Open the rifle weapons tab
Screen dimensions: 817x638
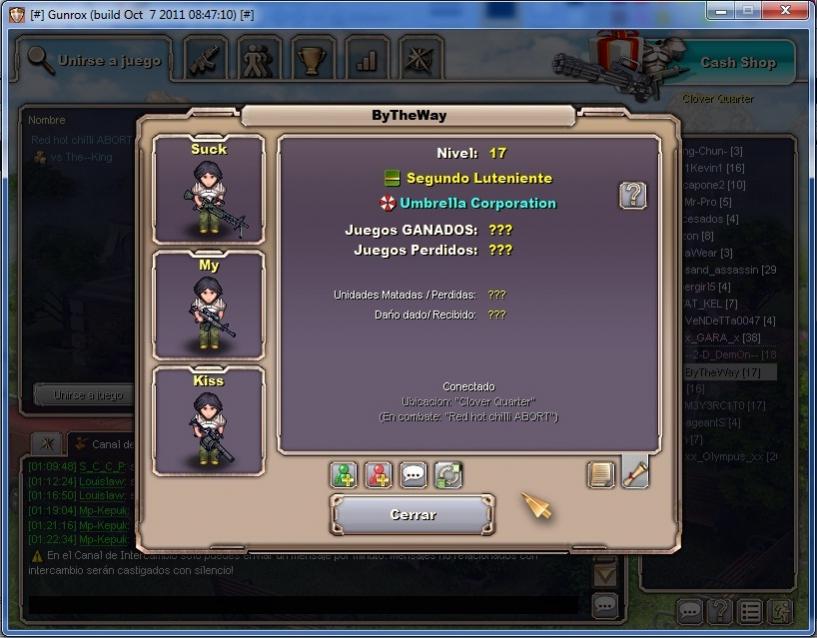(206, 60)
